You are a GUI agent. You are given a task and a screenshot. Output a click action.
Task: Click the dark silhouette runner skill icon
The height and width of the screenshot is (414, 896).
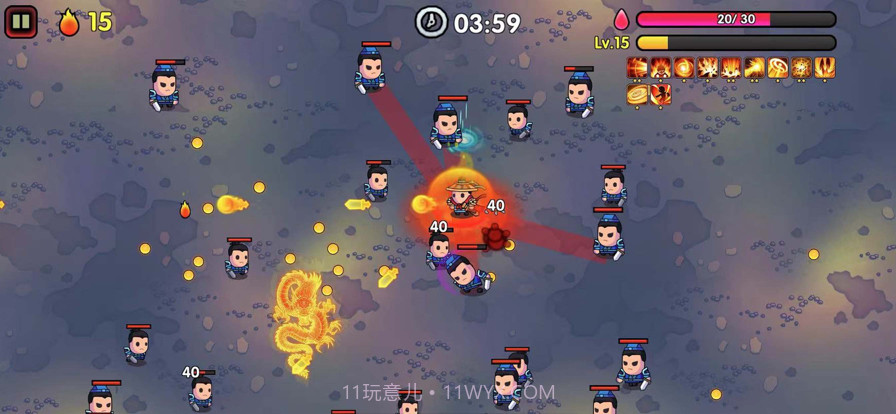tap(661, 94)
